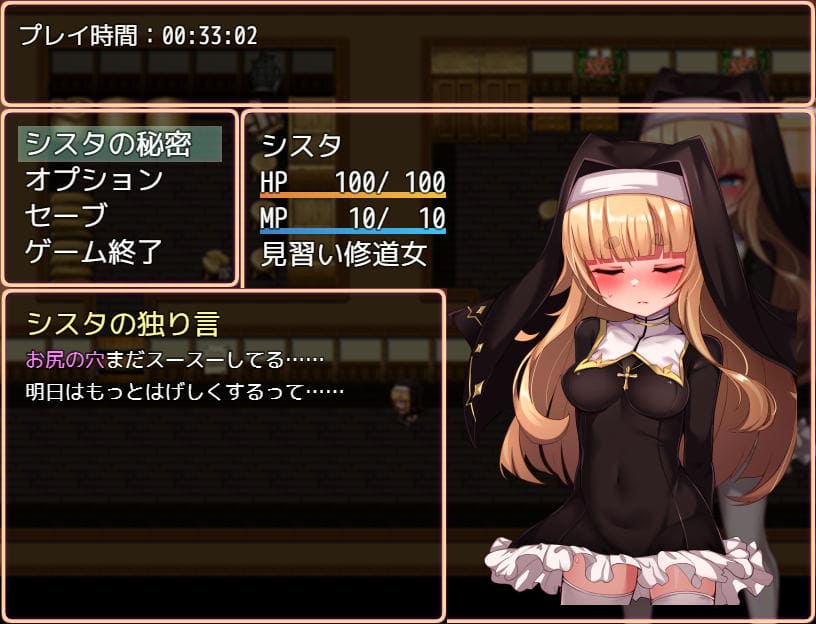Select オプション from the menu
This screenshot has height=624, width=816.
pos(94,181)
